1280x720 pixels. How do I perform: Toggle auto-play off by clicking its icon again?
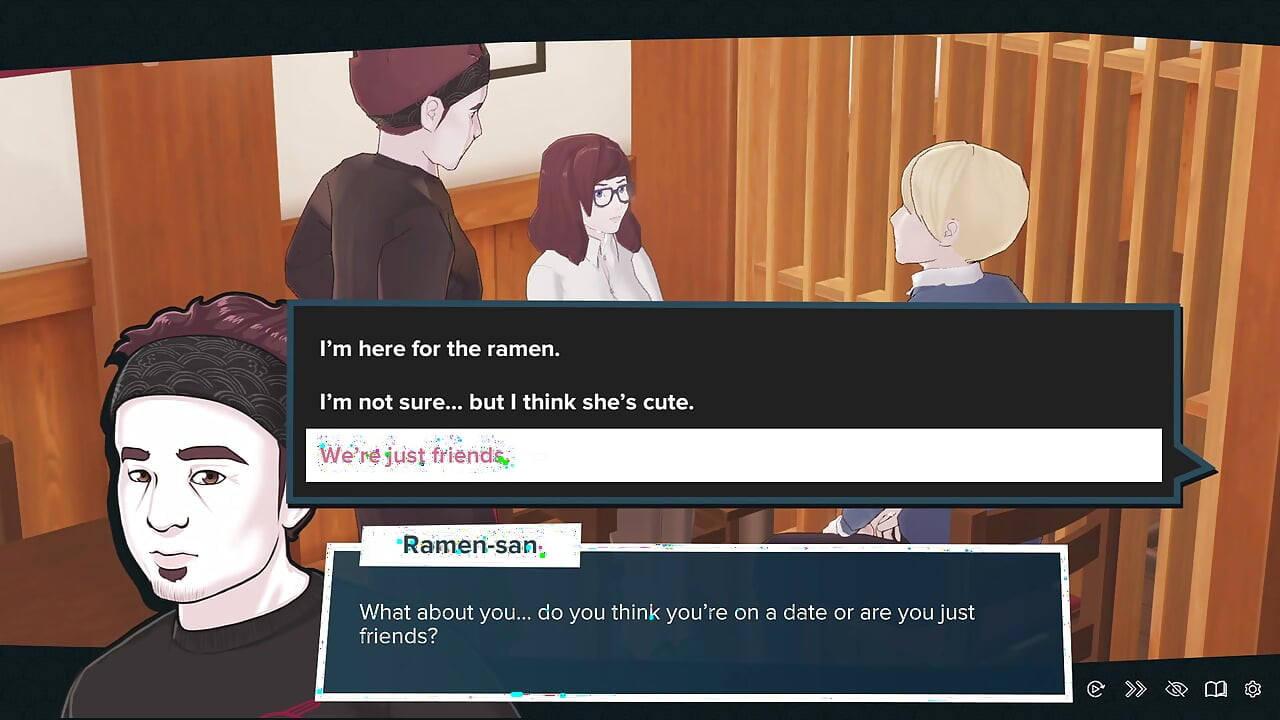point(1095,689)
